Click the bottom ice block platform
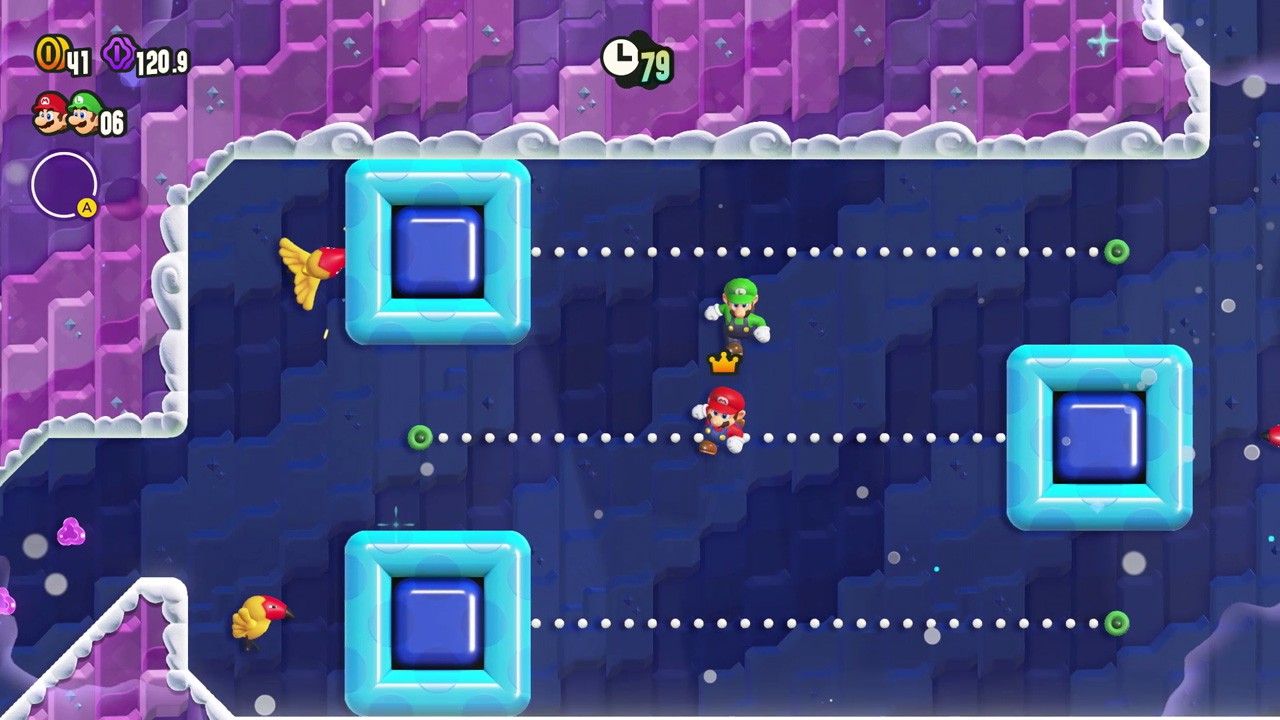Viewport: 1280px width, 720px height. point(437,622)
